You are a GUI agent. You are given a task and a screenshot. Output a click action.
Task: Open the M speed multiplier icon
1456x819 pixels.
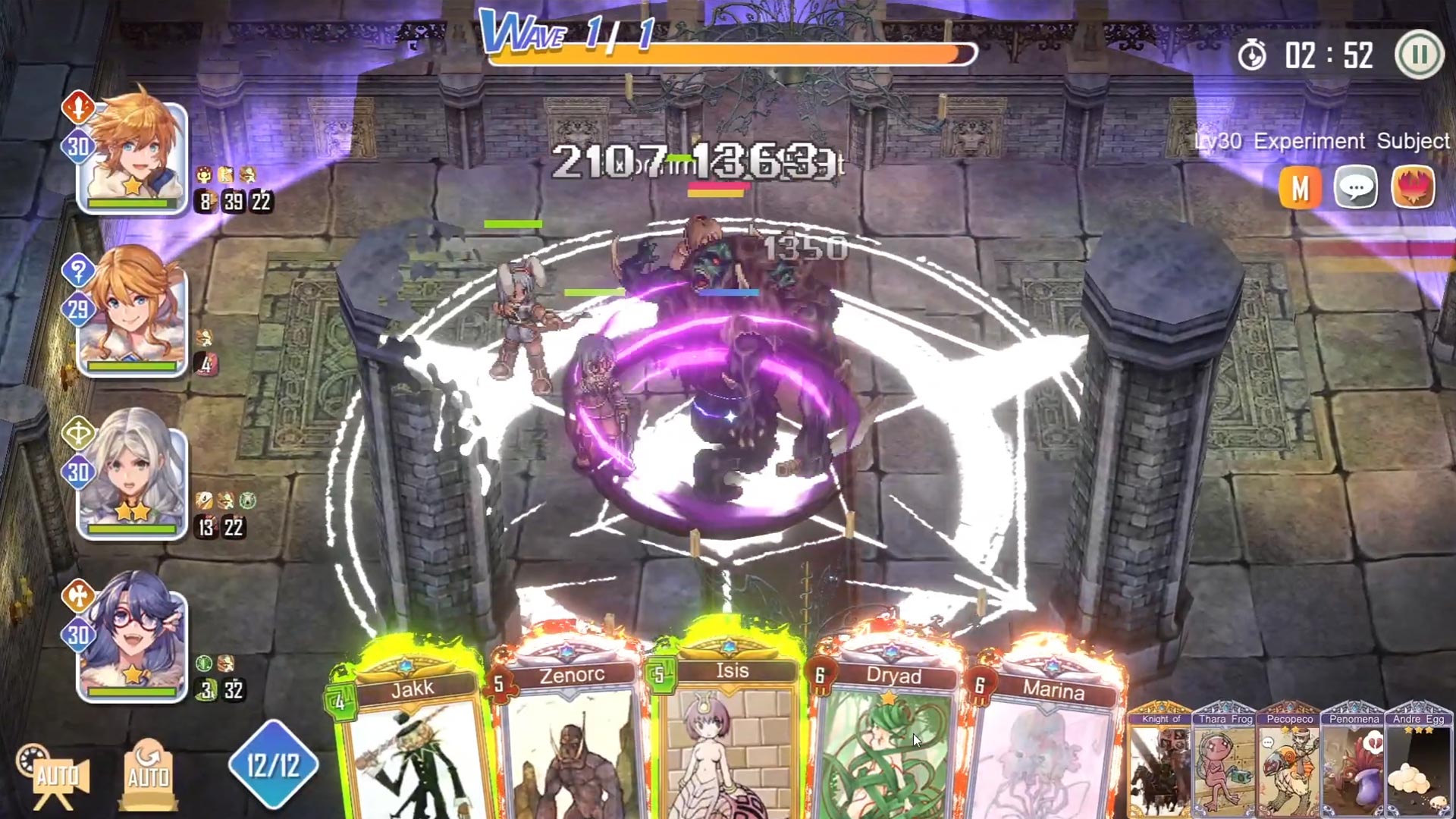[x=1302, y=187]
